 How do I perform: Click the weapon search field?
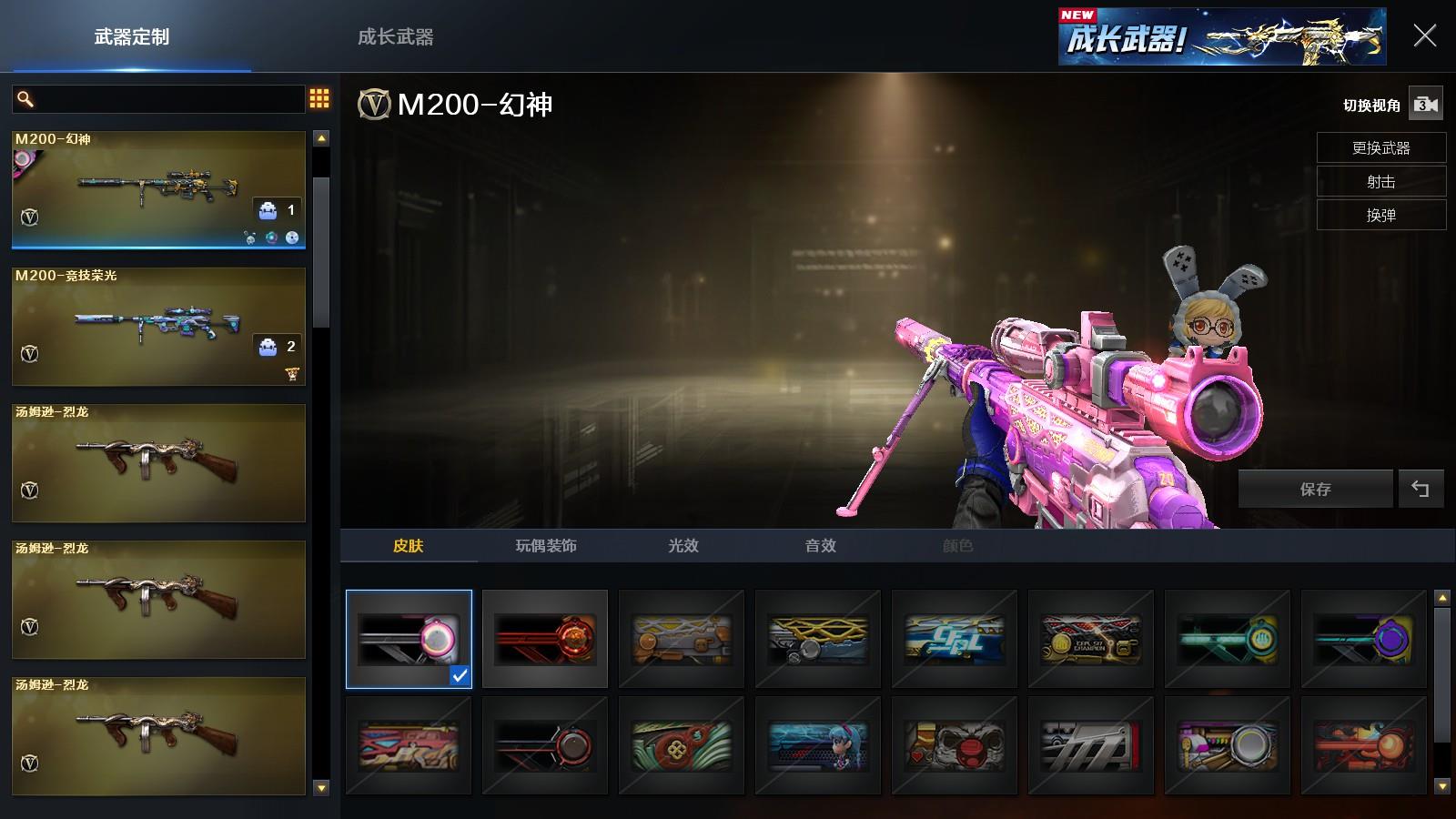[x=168, y=99]
